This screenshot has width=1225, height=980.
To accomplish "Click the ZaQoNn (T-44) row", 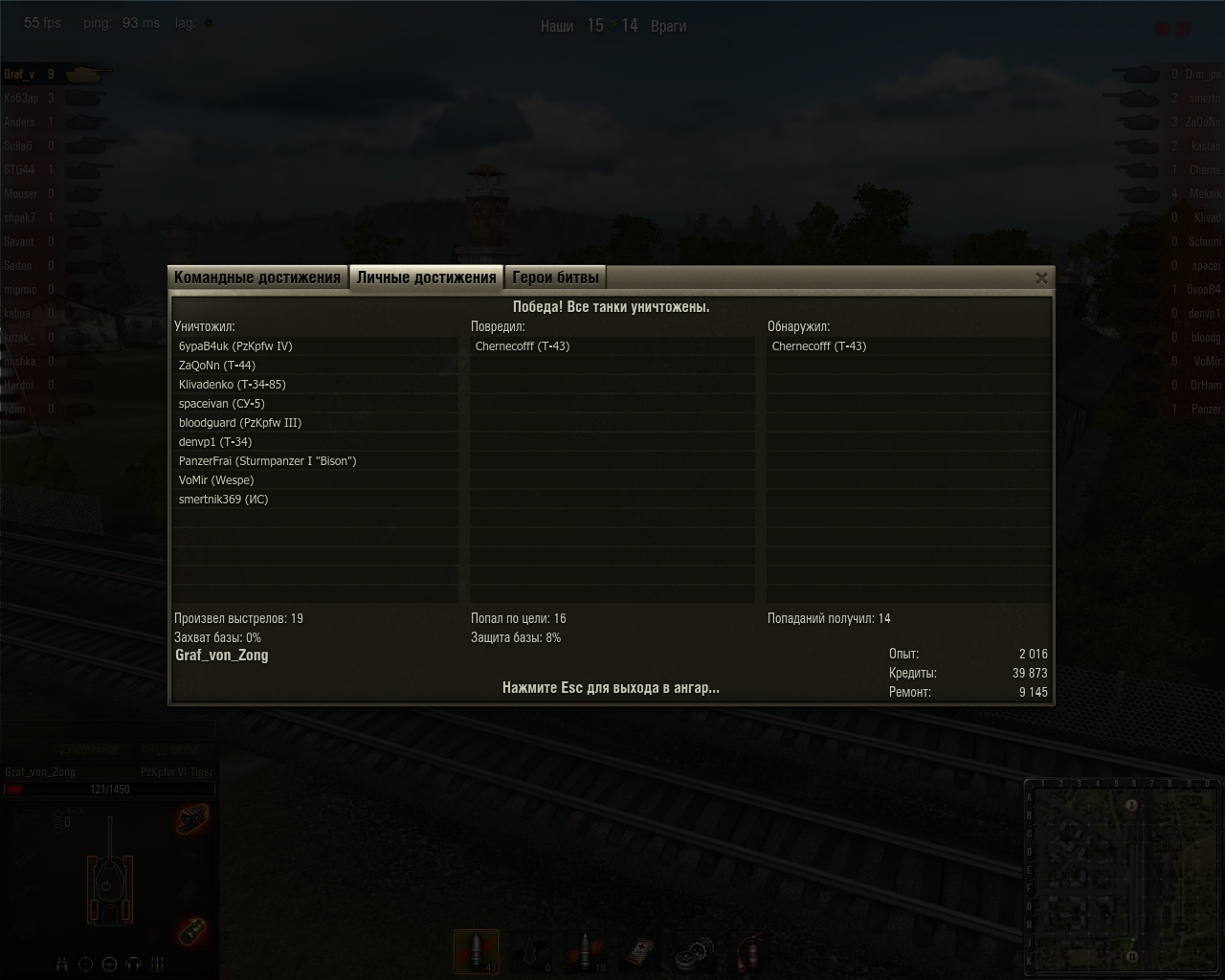I will [217, 366].
